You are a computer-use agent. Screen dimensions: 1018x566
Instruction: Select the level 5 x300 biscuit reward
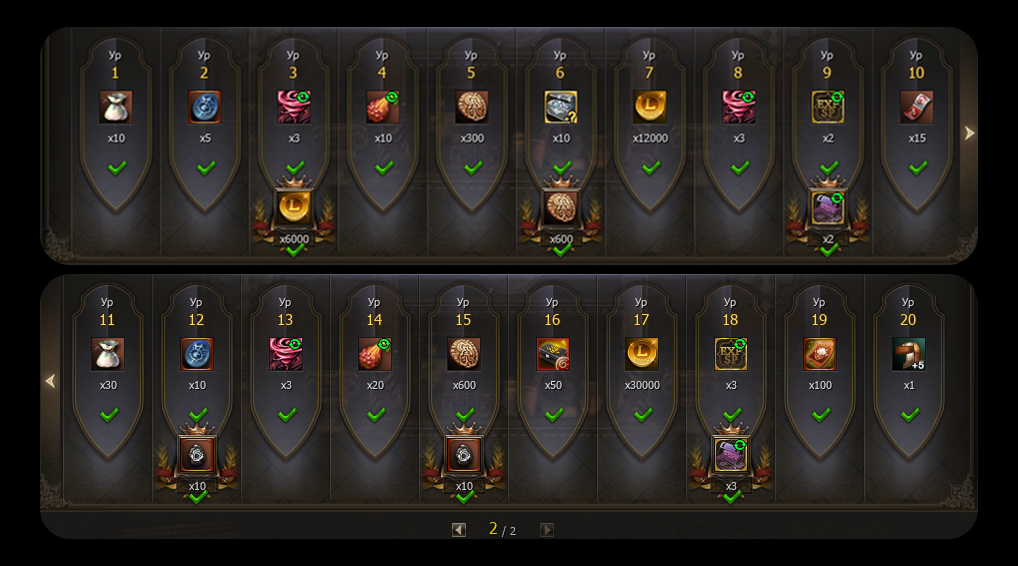point(471,107)
